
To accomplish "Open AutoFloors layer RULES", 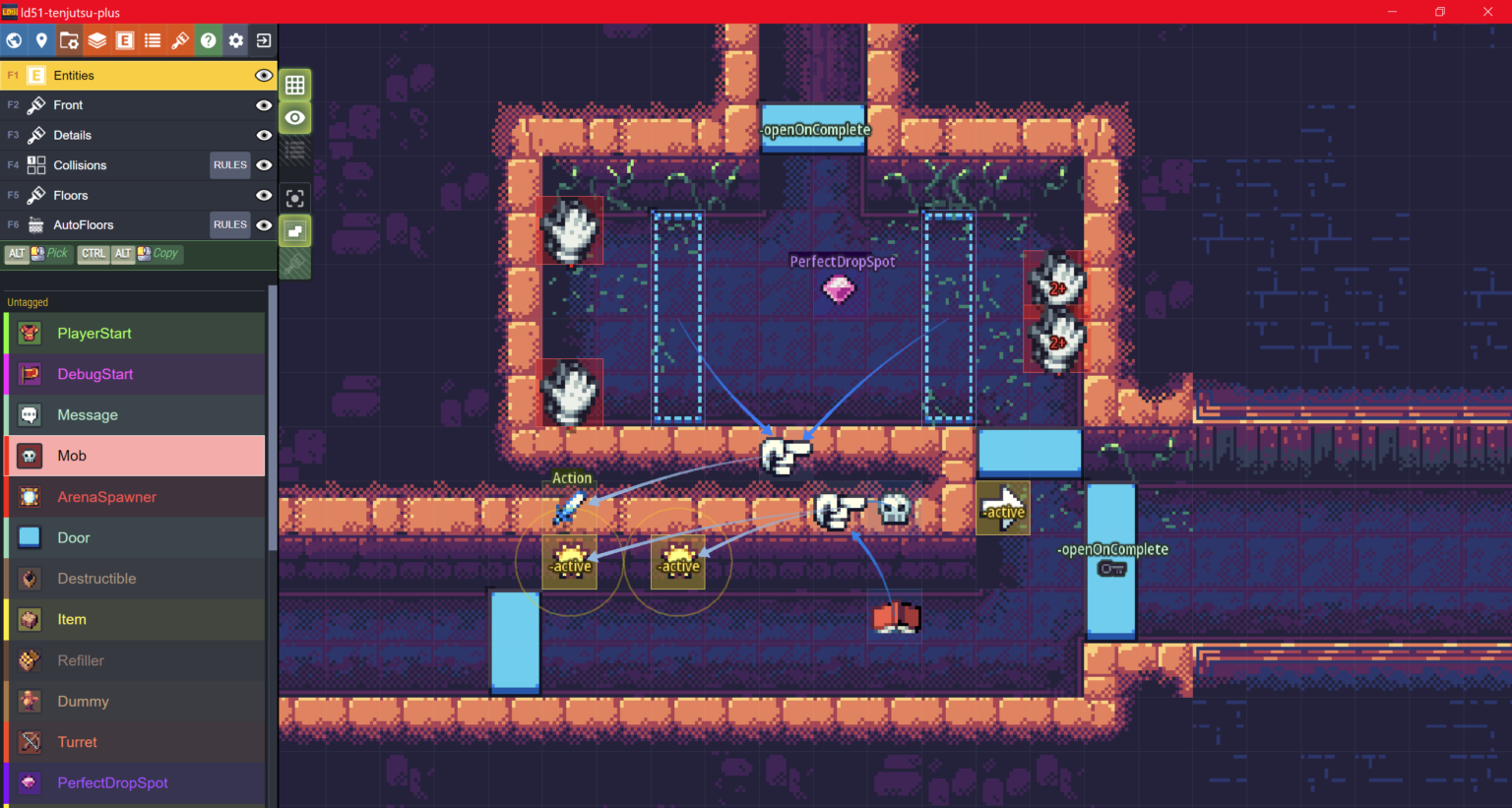I will [x=229, y=224].
